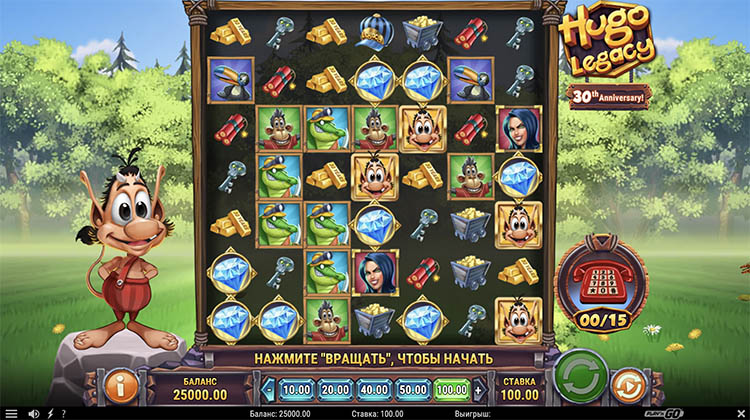
Task: Pick the 50.00 bet option
Action: [x=413, y=389]
